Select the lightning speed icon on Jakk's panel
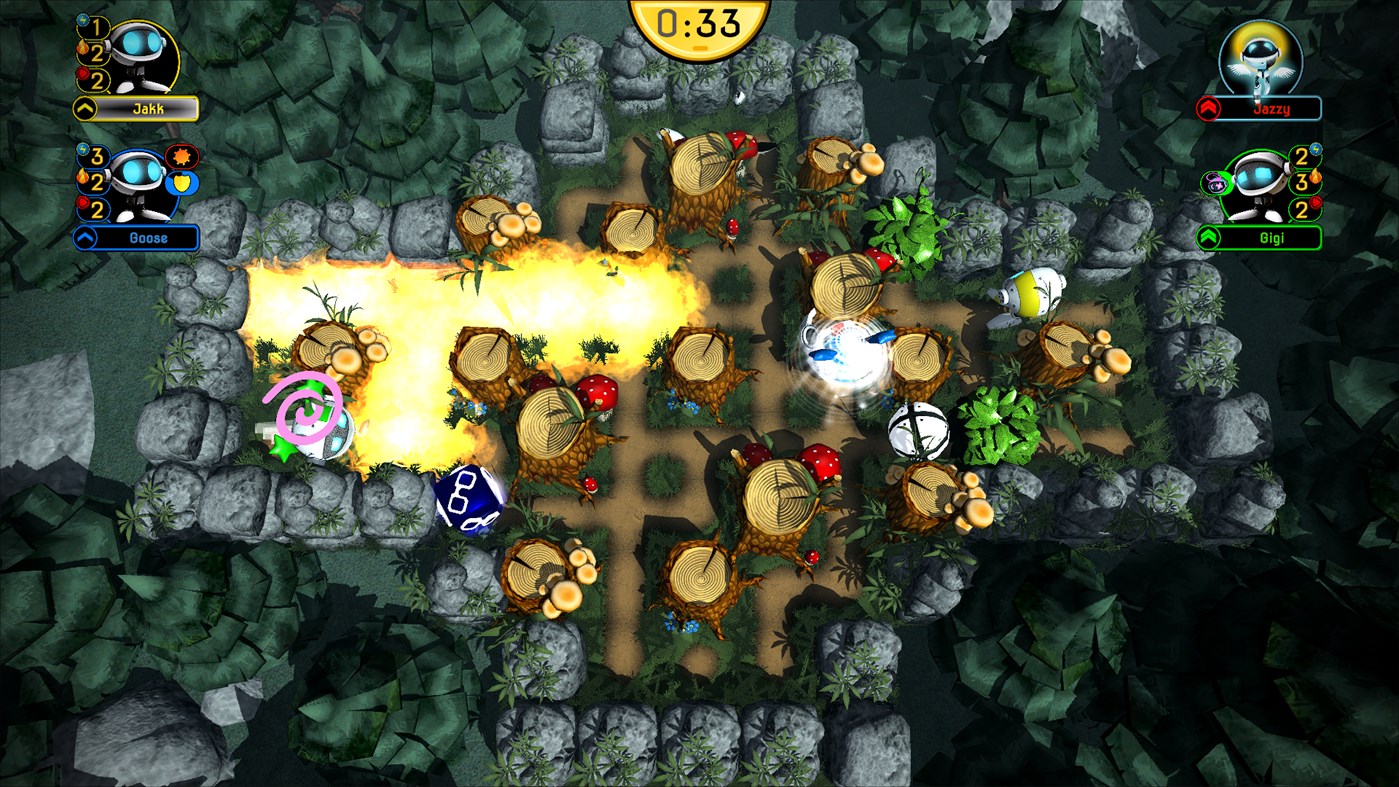This screenshot has width=1399, height=787. coord(82,21)
